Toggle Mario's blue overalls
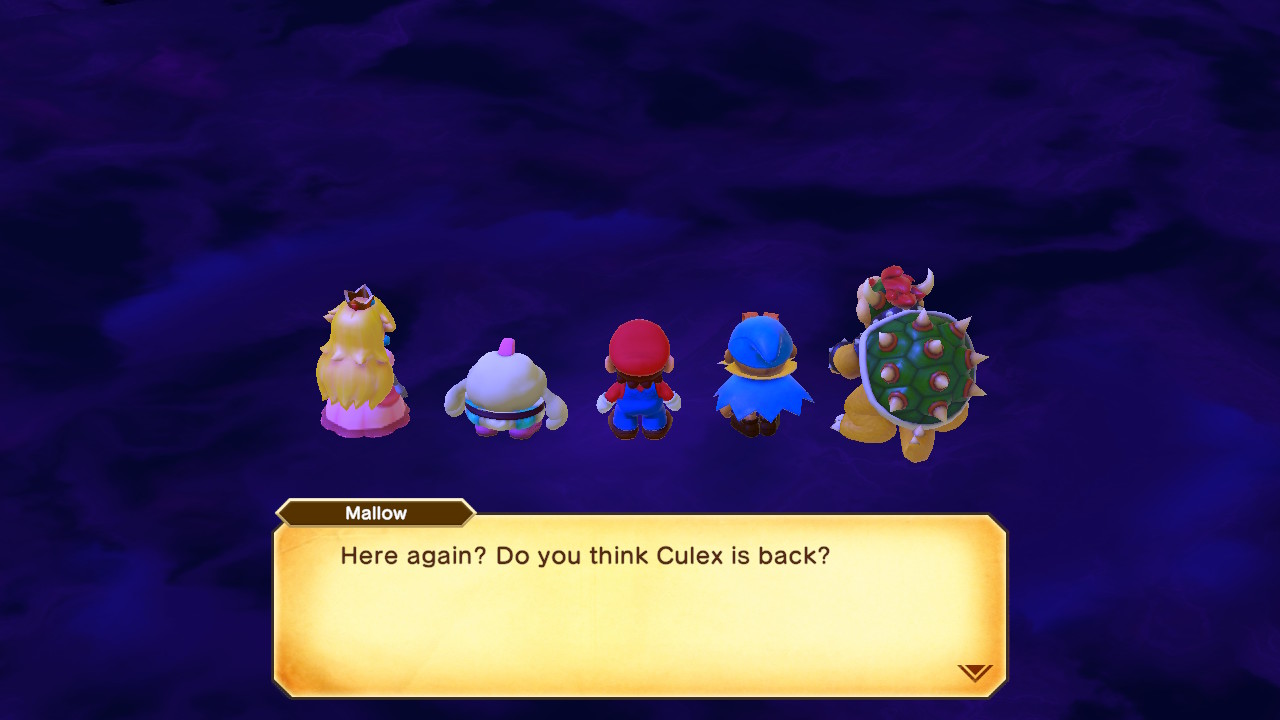The image size is (1280, 720). pos(638,405)
